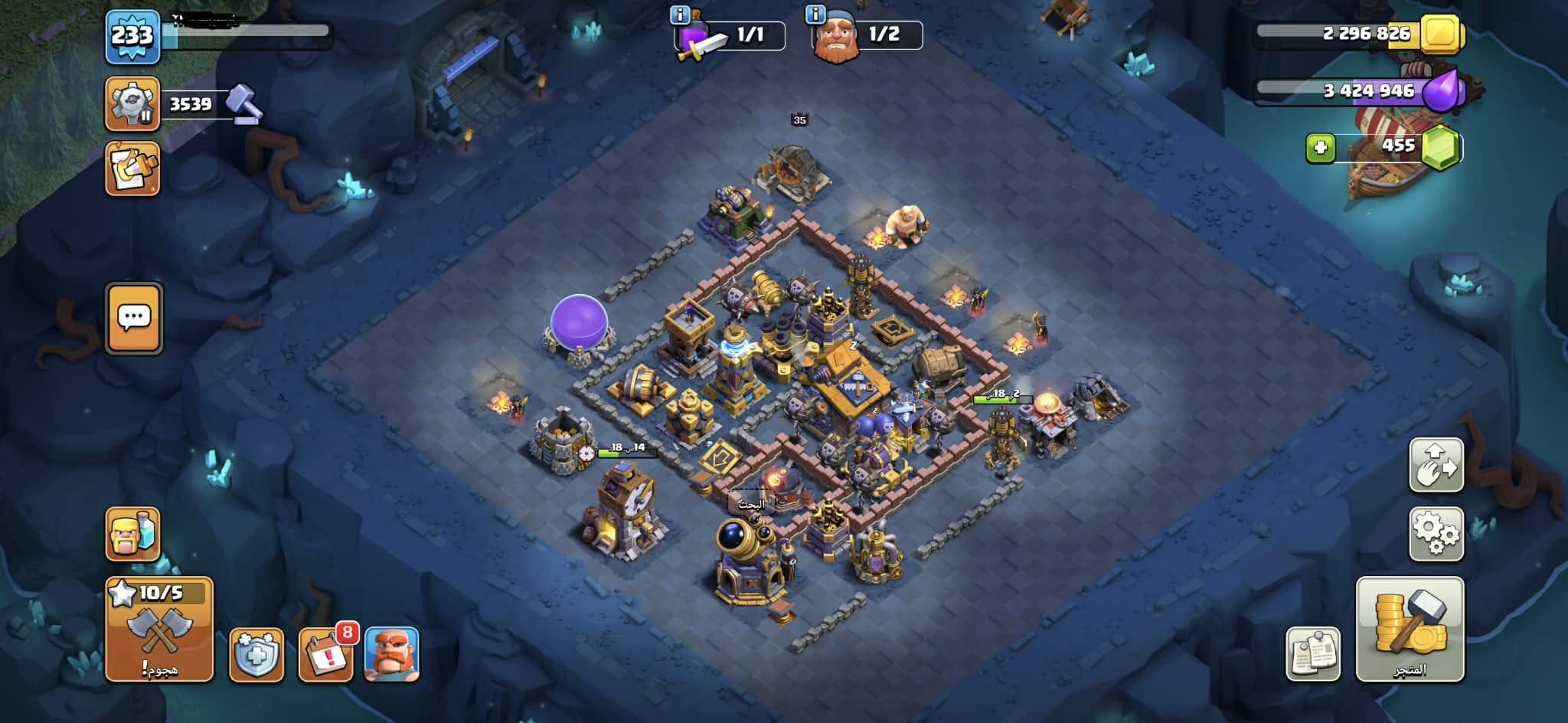The width and height of the screenshot is (1568, 723).
Task: Tap the purple elixir drop icon
Action: click(1443, 90)
